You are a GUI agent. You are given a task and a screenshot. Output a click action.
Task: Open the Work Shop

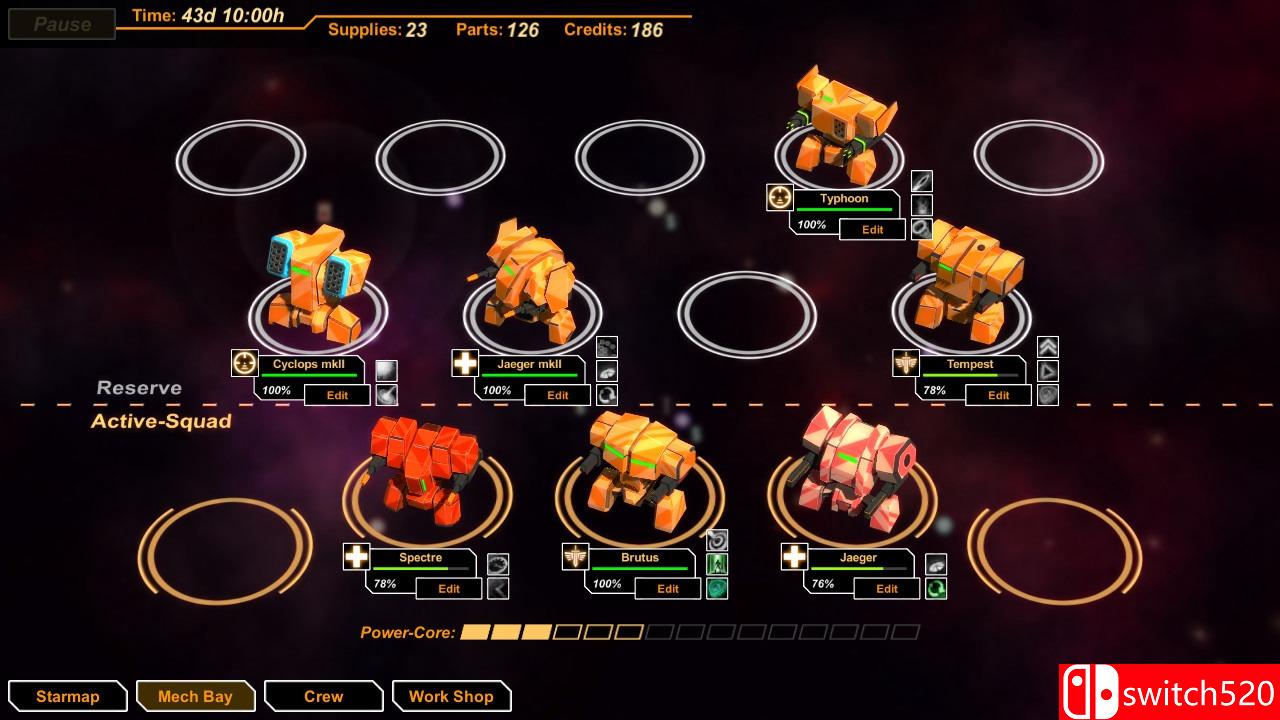tap(451, 696)
